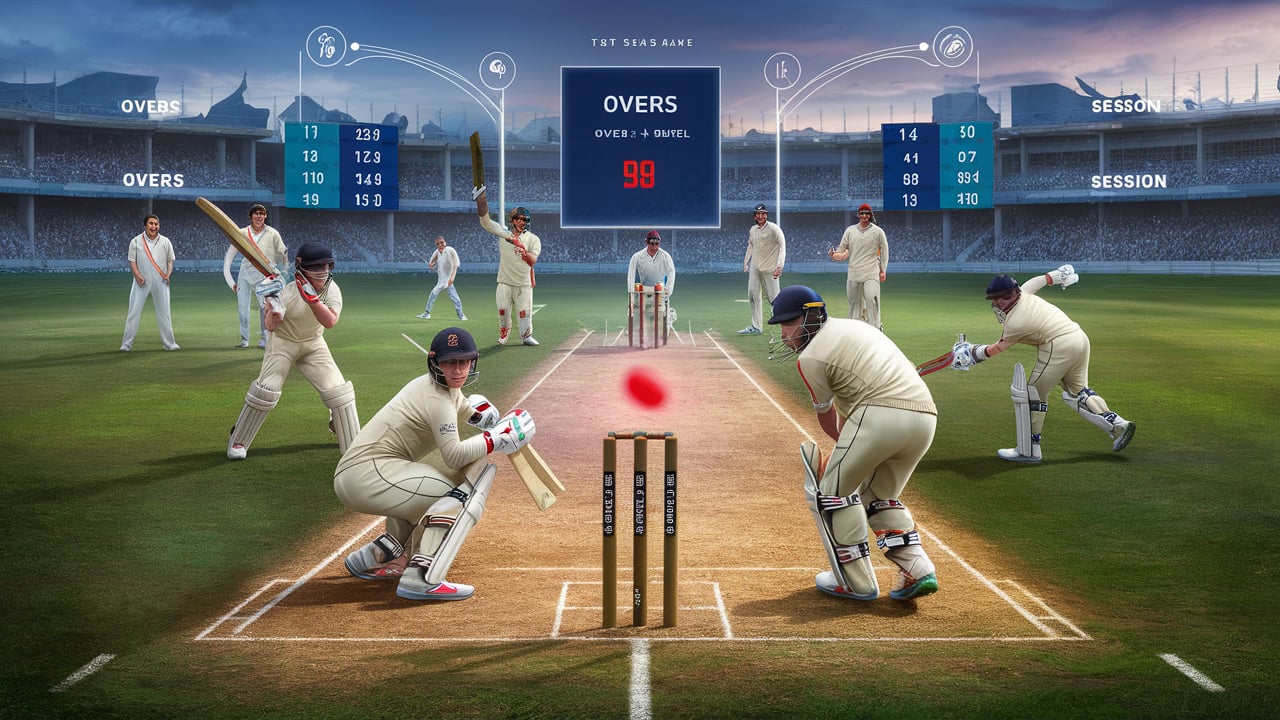Select the circular icon with vertical stump lines
The image size is (1280, 720).
(780, 70)
